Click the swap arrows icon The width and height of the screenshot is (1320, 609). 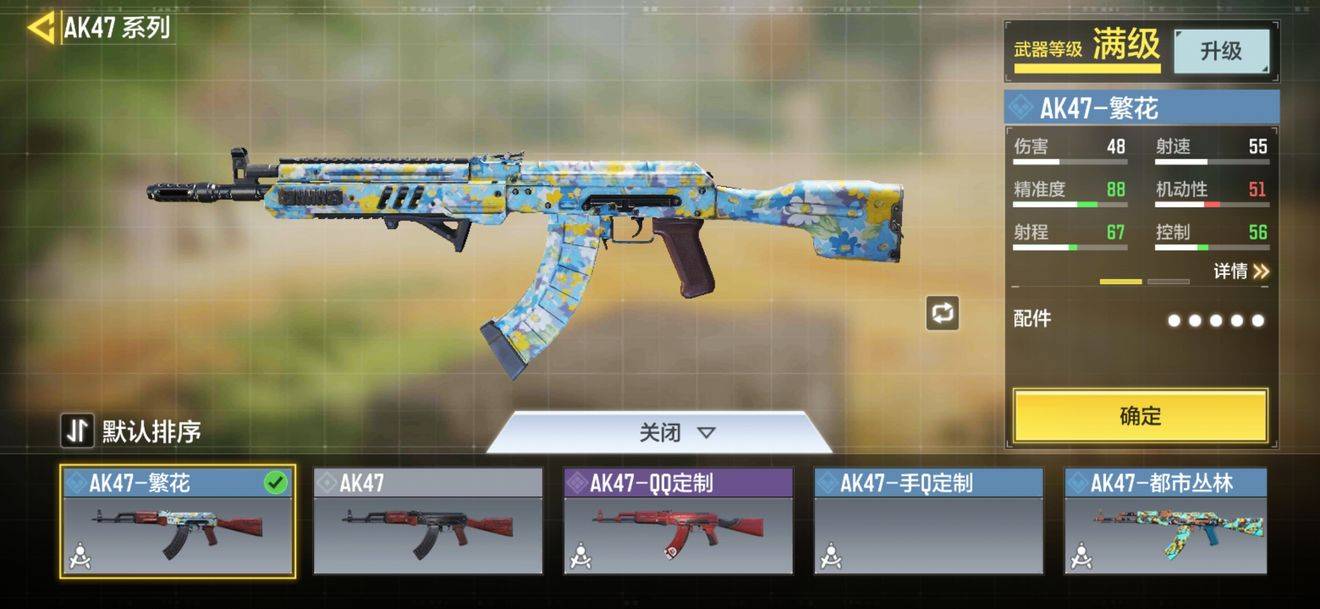point(942,313)
